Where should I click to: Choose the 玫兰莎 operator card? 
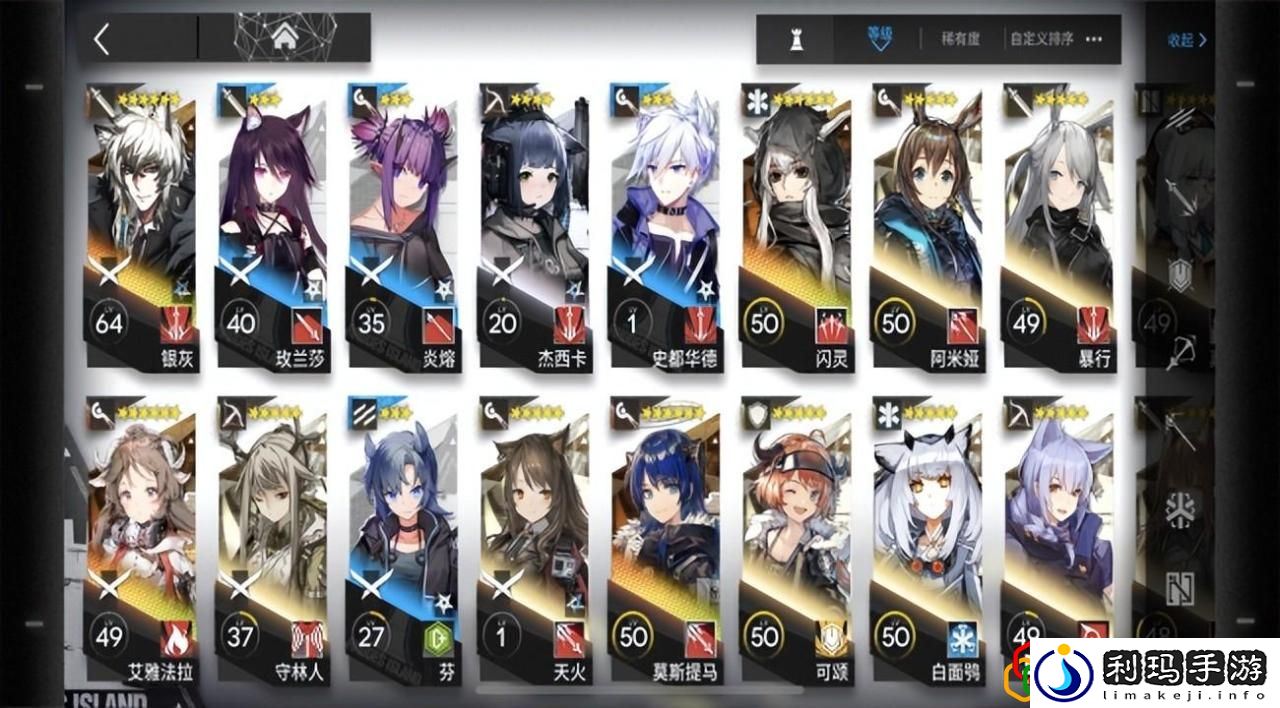pos(272,230)
